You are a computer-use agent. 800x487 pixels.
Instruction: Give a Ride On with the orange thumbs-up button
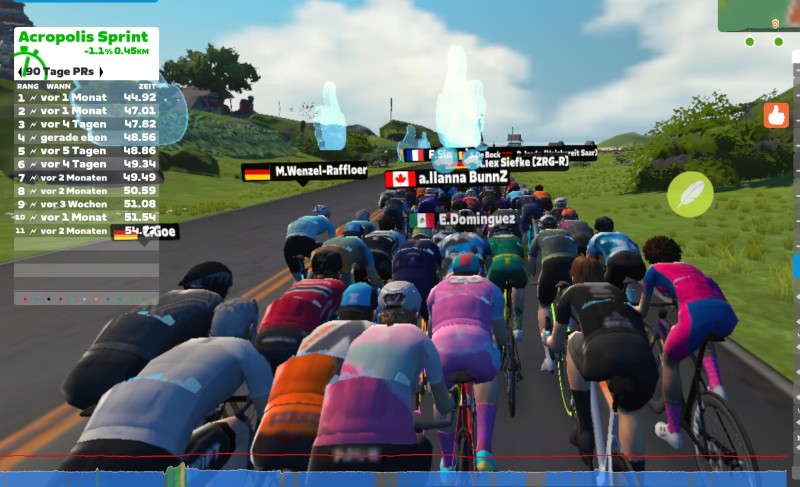tap(776, 115)
